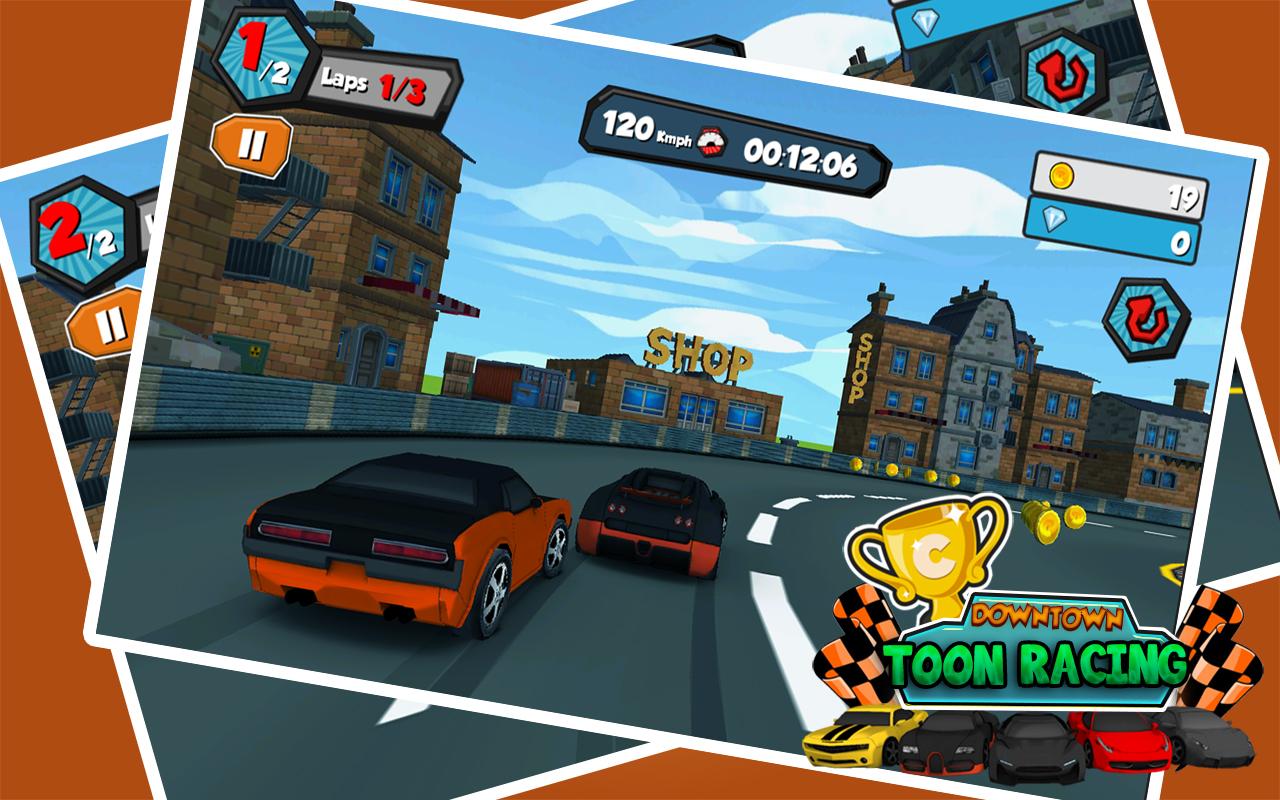Pause the race beneath the Laps 1/3 counter
The width and height of the screenshot is (1280, 800).
(251, 146)
